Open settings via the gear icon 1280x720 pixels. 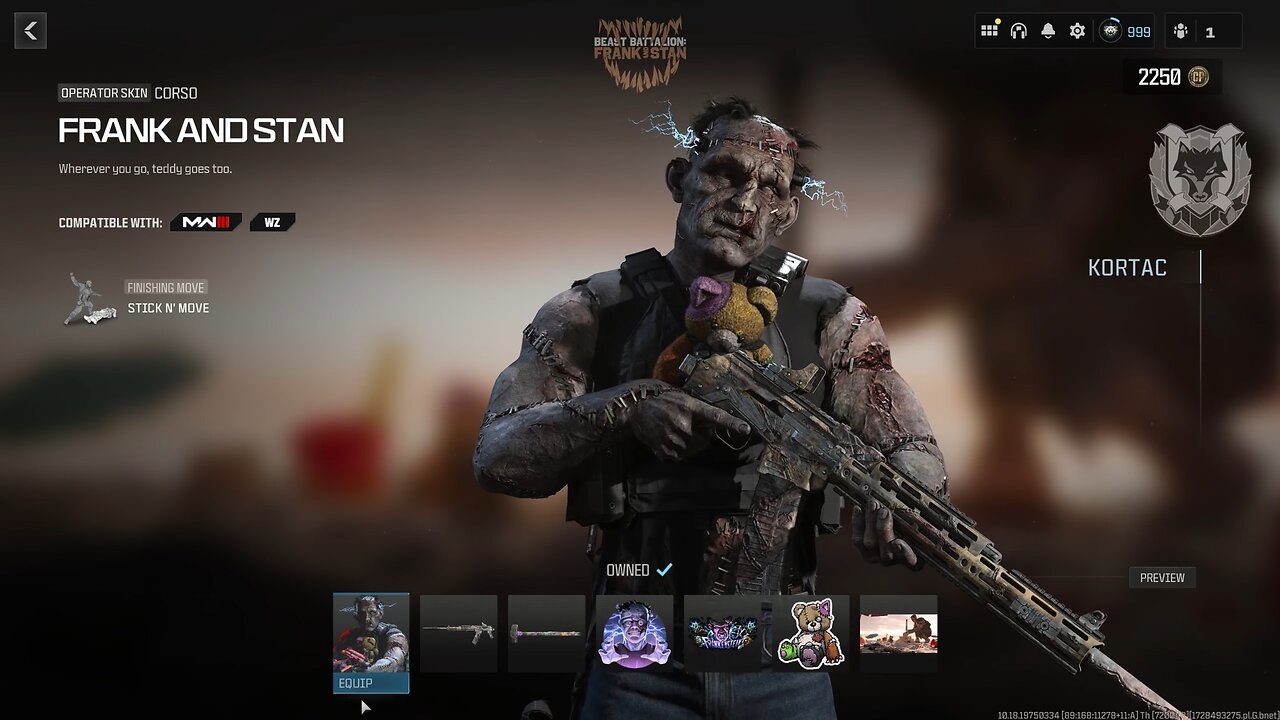[1077, 31]
